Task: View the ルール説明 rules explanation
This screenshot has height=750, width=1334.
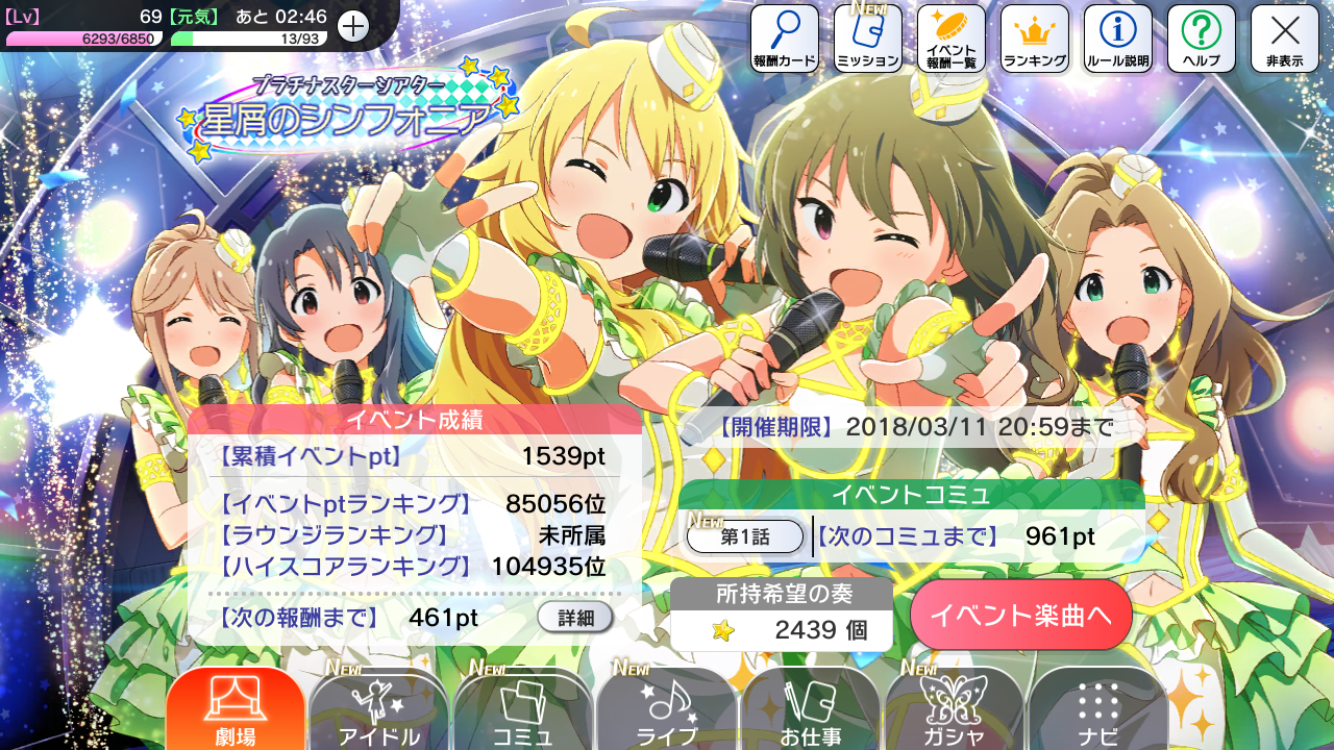Action: [x=1118, y=38]
